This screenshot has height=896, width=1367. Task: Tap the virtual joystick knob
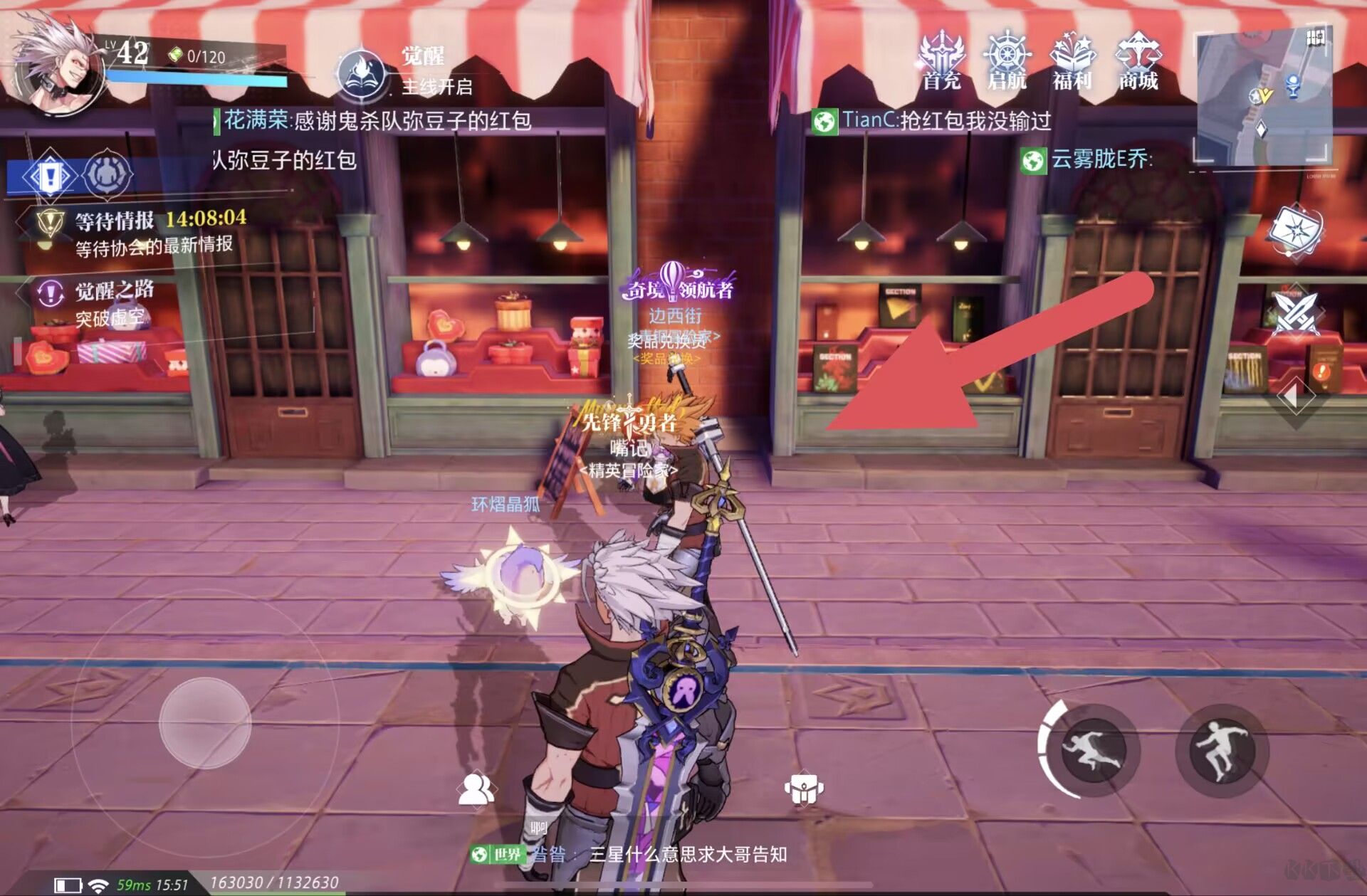(x=205, y=722)
